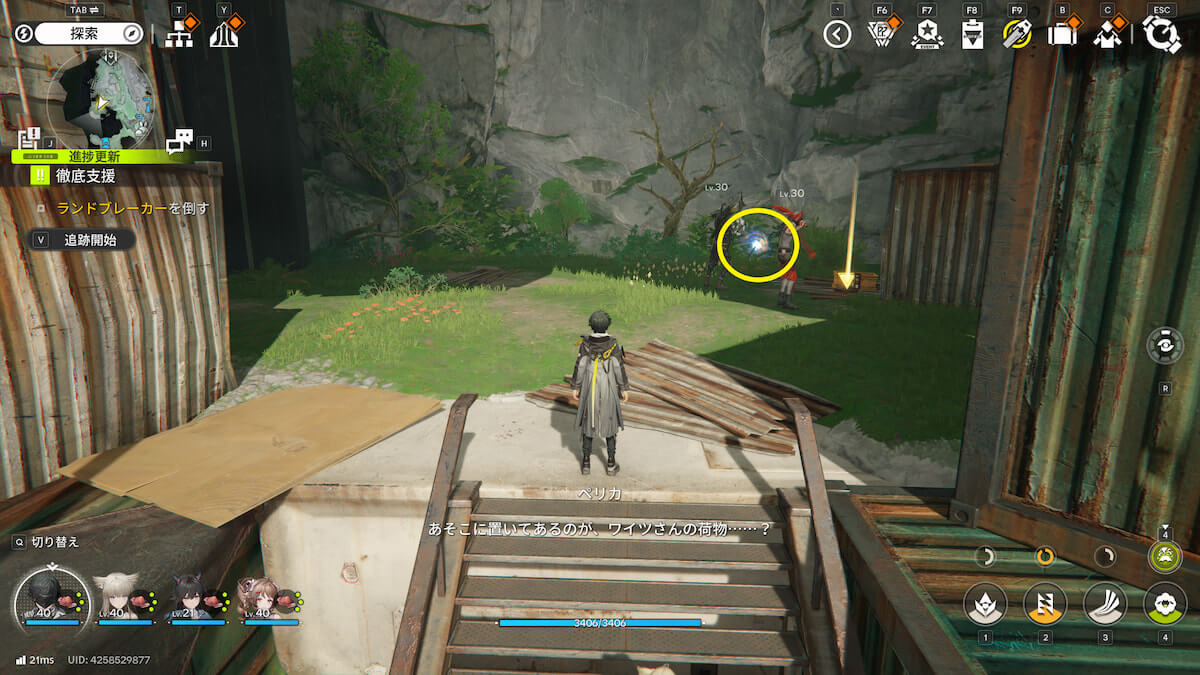This screenshot has height=675, width=1200.
Task: Open the Event star medal icon
Action: tap(927, 35)
